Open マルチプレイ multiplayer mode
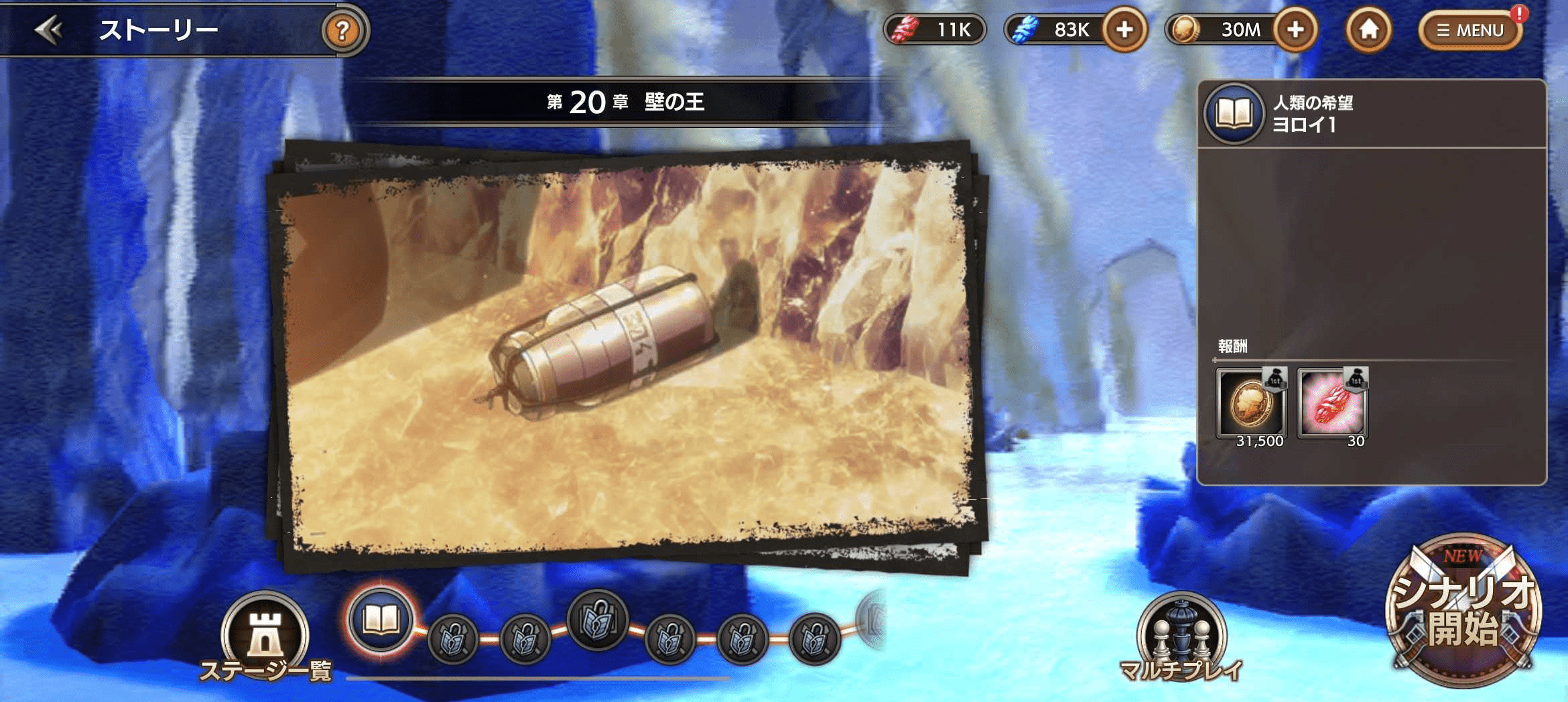 point(1181,636)
